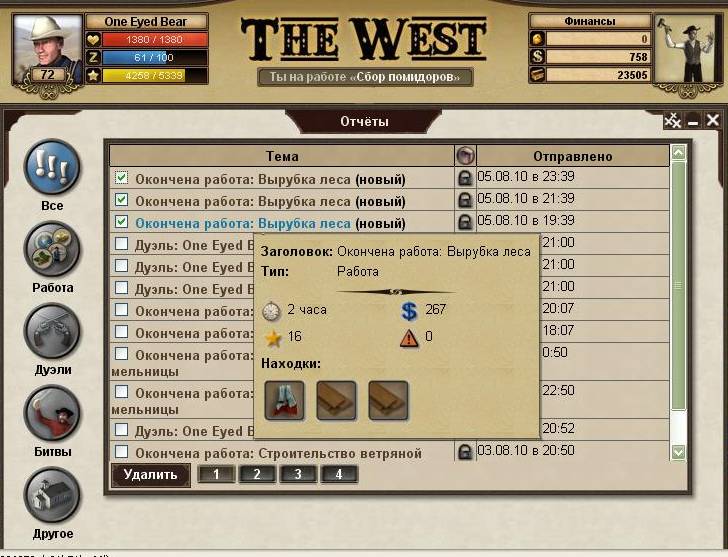Tick the checkbox for Строительство ветряной report
This screenshot has width=728, height=557.
click(x=122, y=453)
